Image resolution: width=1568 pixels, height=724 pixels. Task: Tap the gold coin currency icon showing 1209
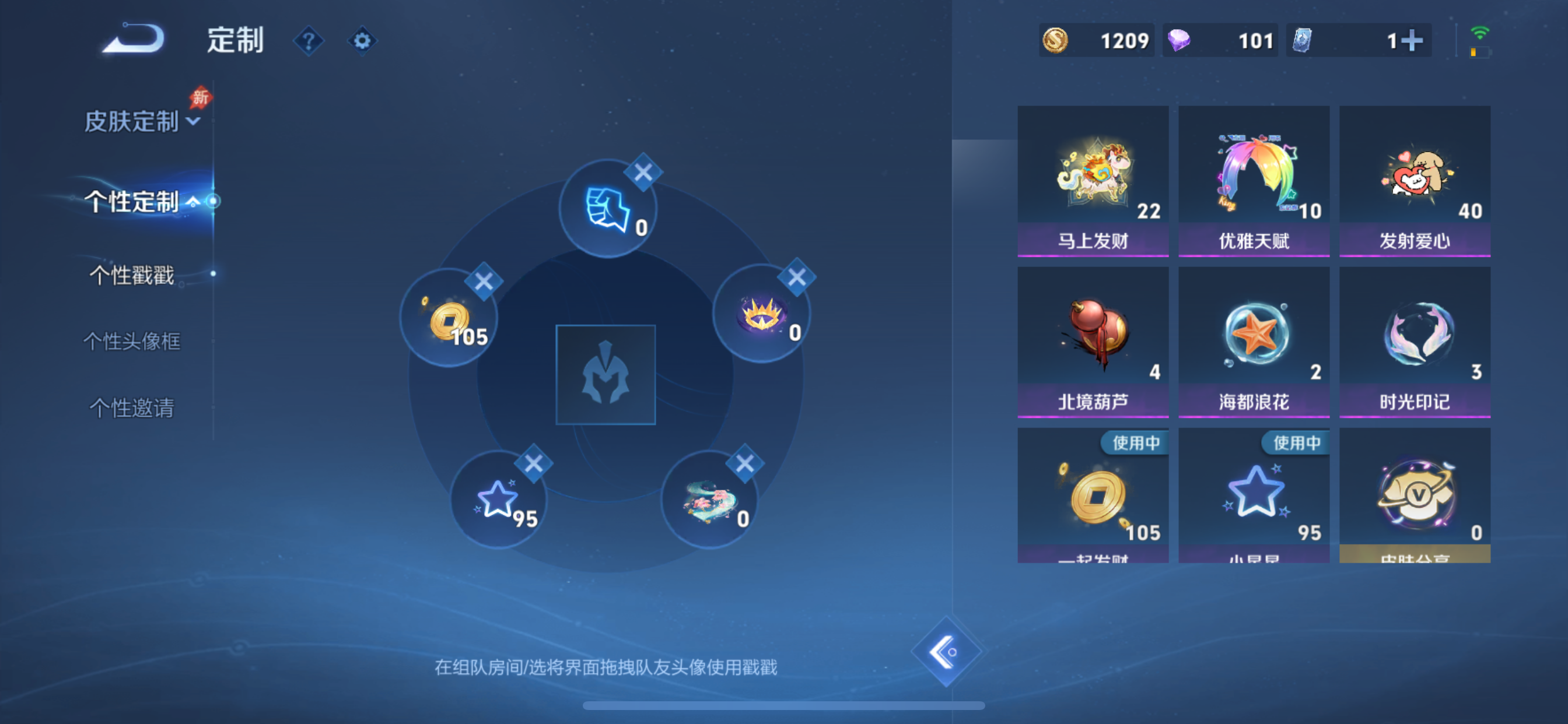pyautogui.click(x=1056, y=40)
